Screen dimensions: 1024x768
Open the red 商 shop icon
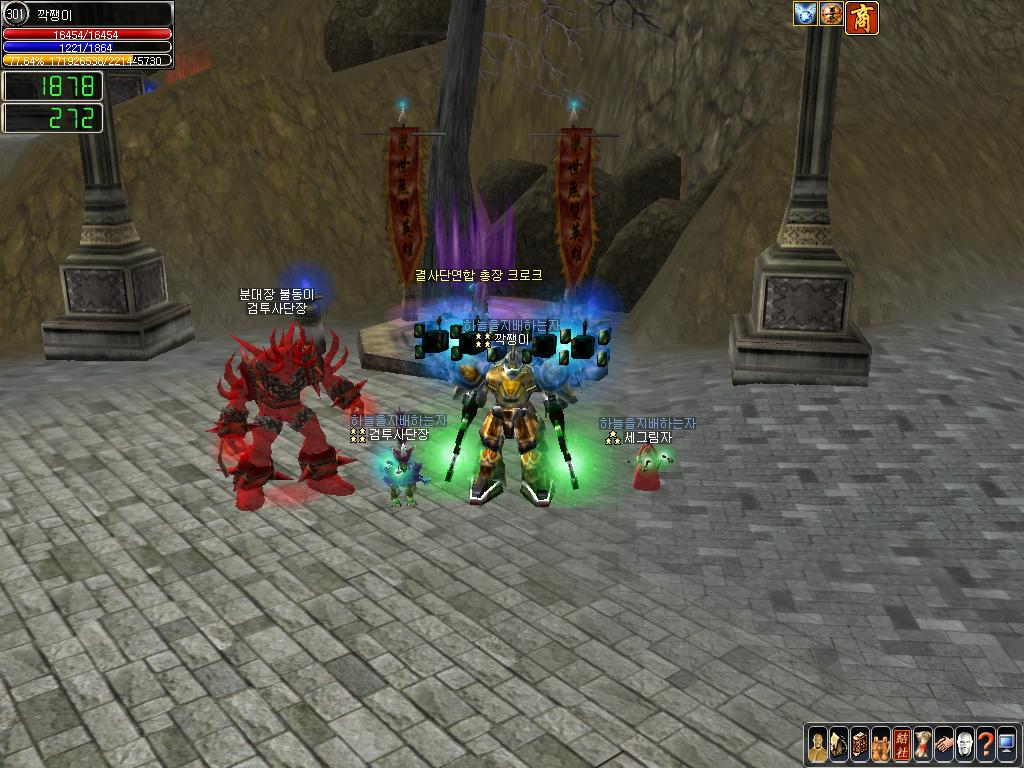[862, 18]
